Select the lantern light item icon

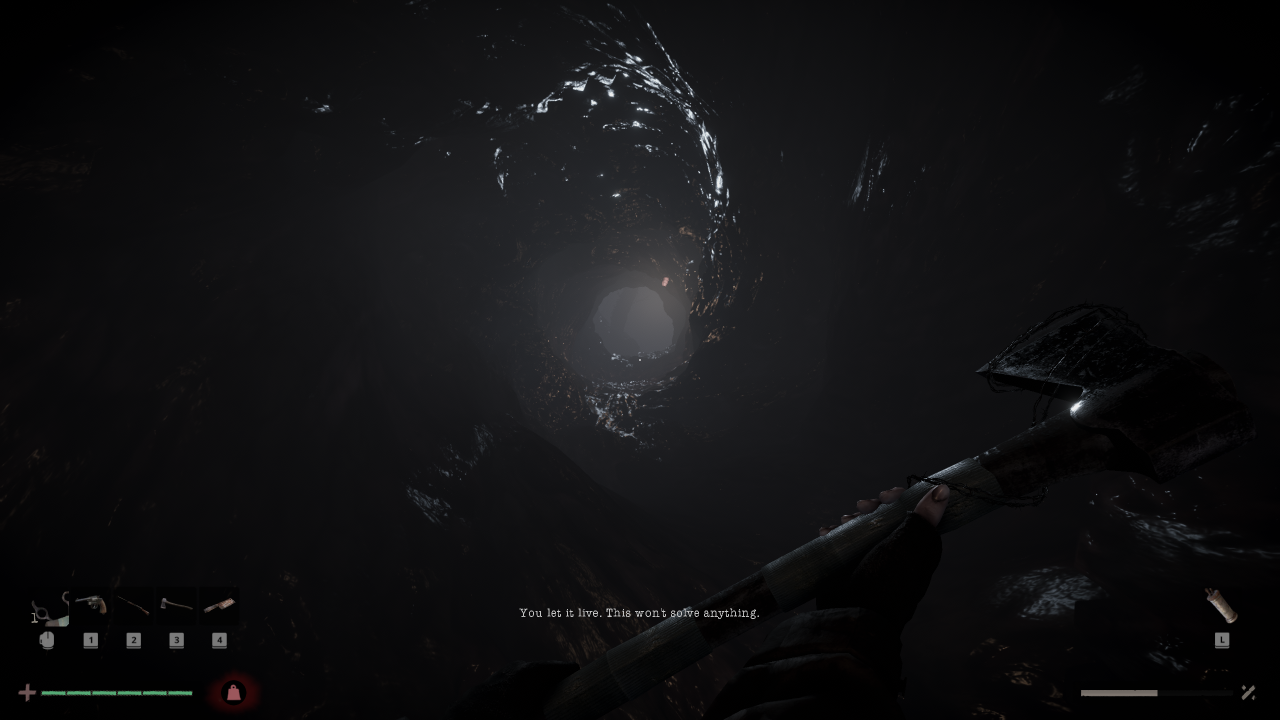coord(1221,606)
